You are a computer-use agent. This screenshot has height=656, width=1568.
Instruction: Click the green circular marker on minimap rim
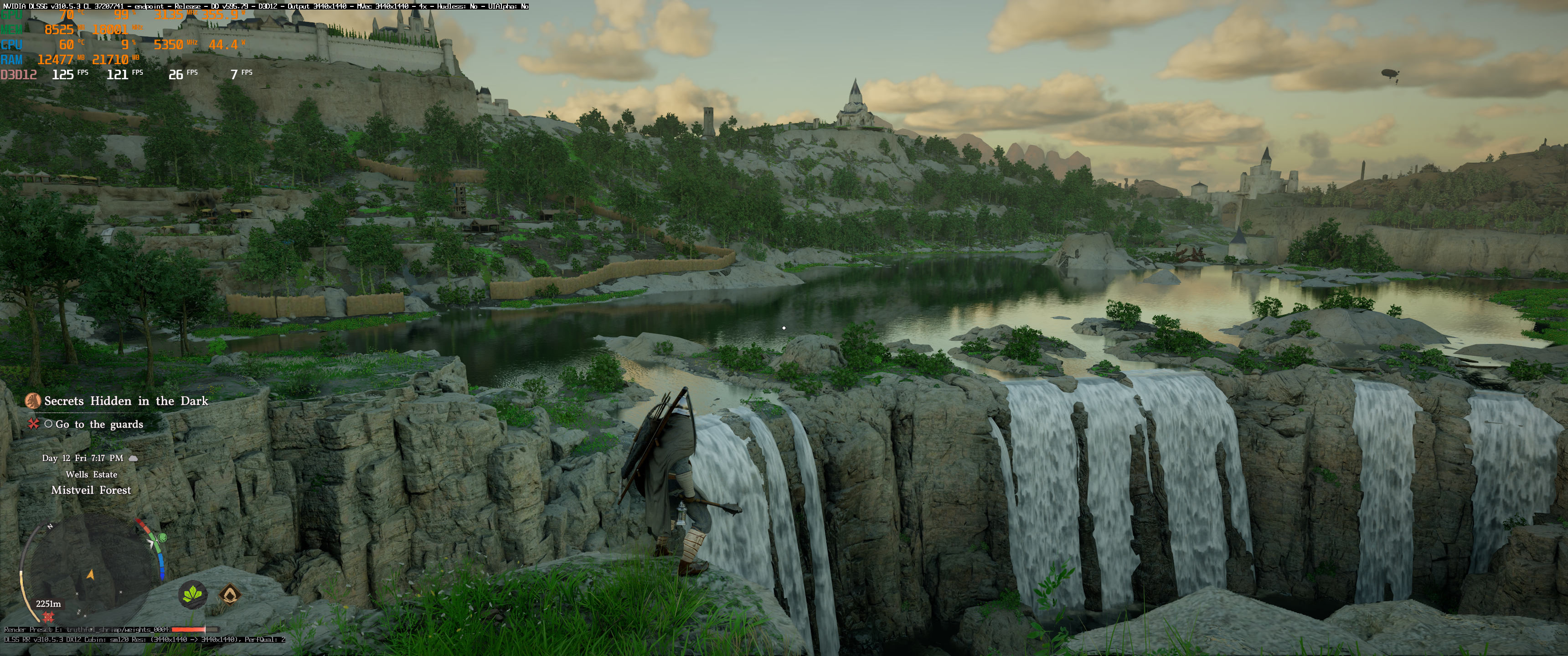(x=163, y=538)
